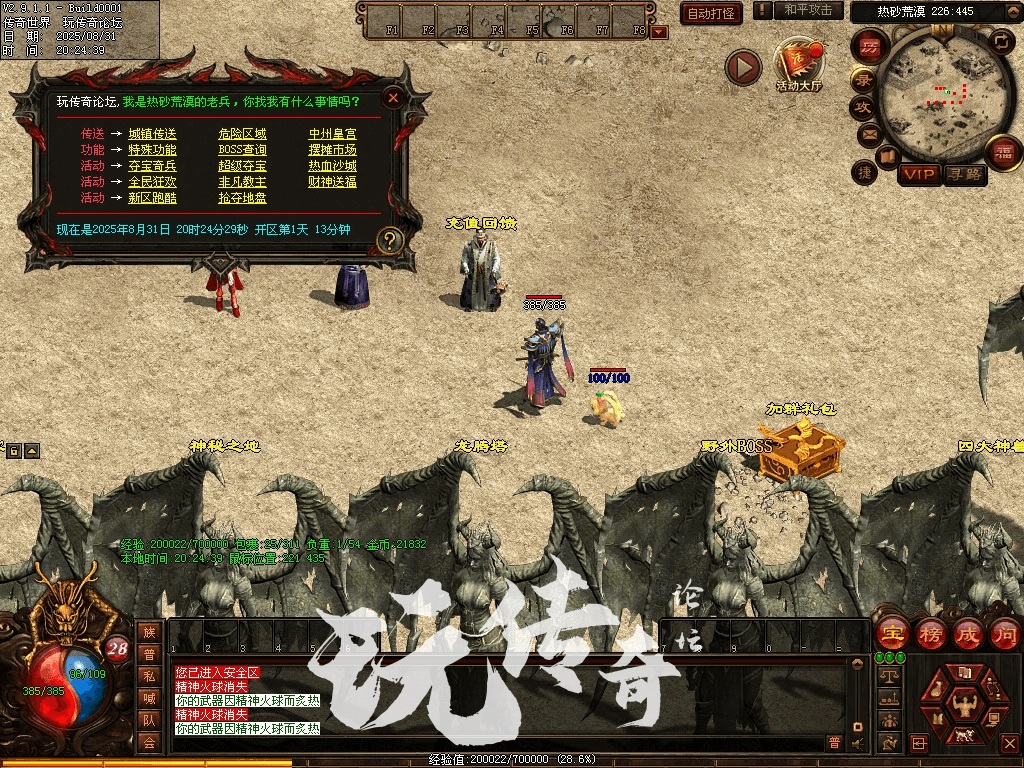The height and width of the screenshot is (768, 1024).
Task: Close the NPC dialogue window
Action: point(394,97)
